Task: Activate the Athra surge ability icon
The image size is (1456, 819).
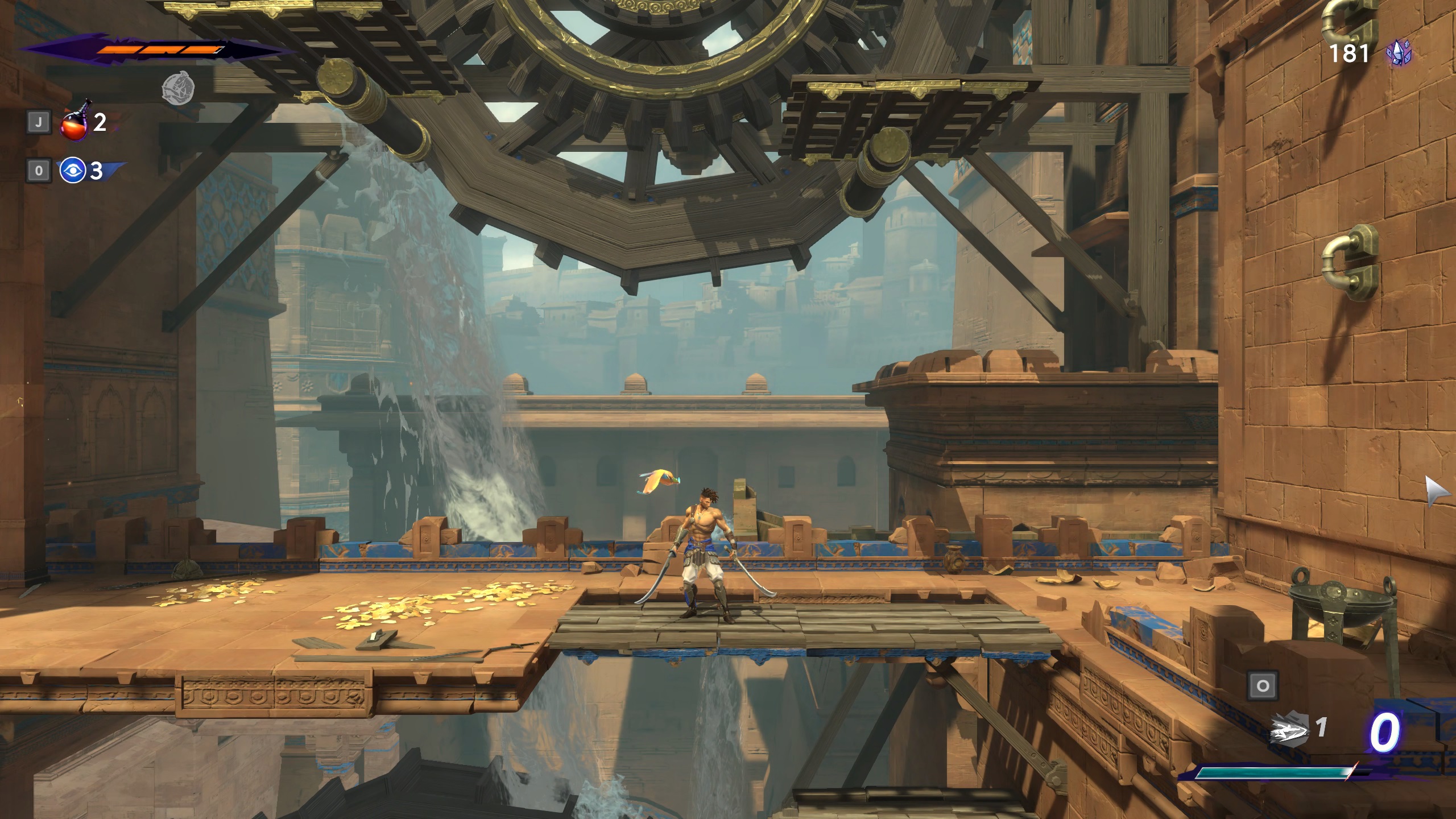Action: 1289,729
